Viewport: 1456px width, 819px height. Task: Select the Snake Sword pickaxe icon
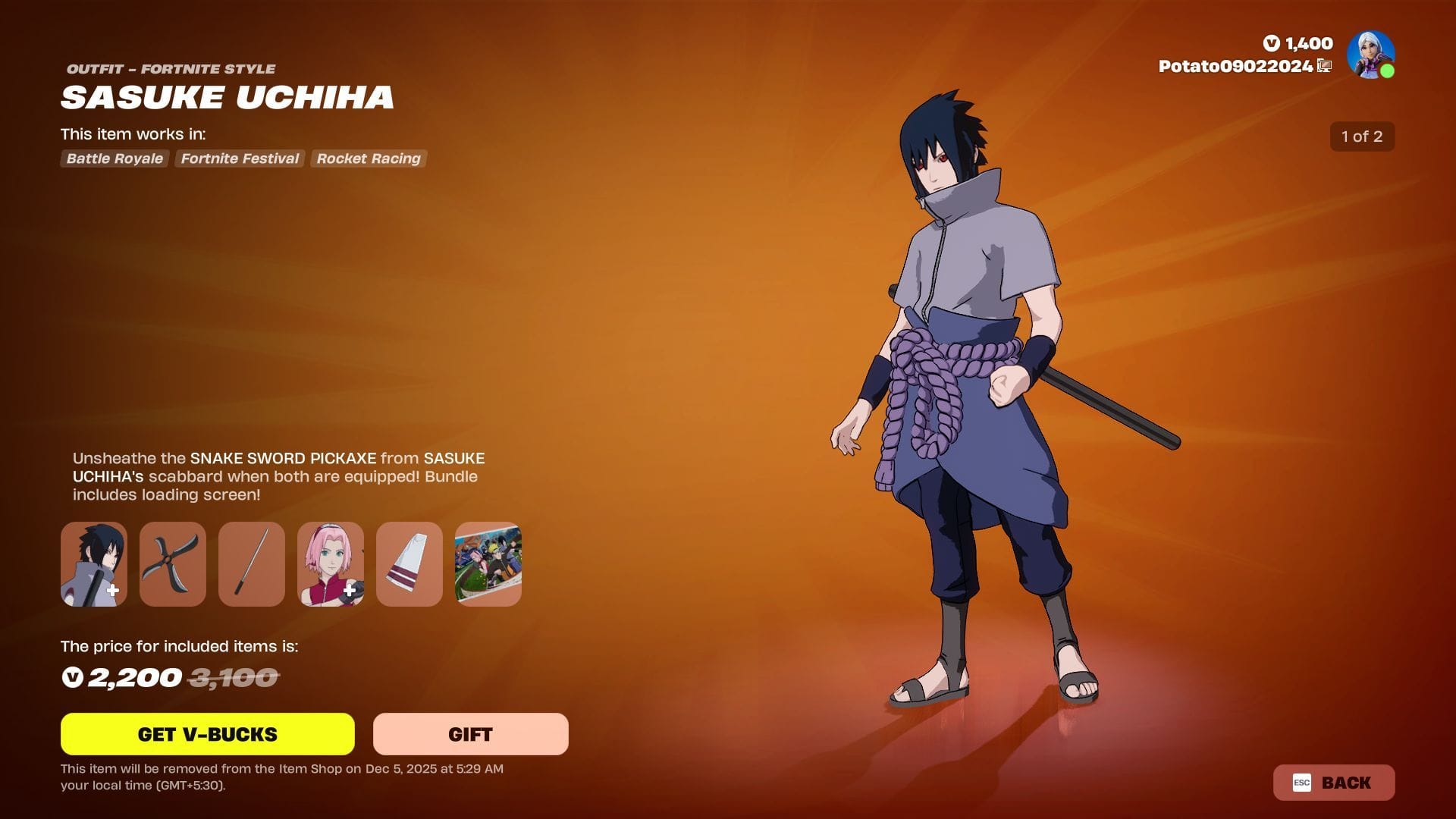click(x=251, y=564)
